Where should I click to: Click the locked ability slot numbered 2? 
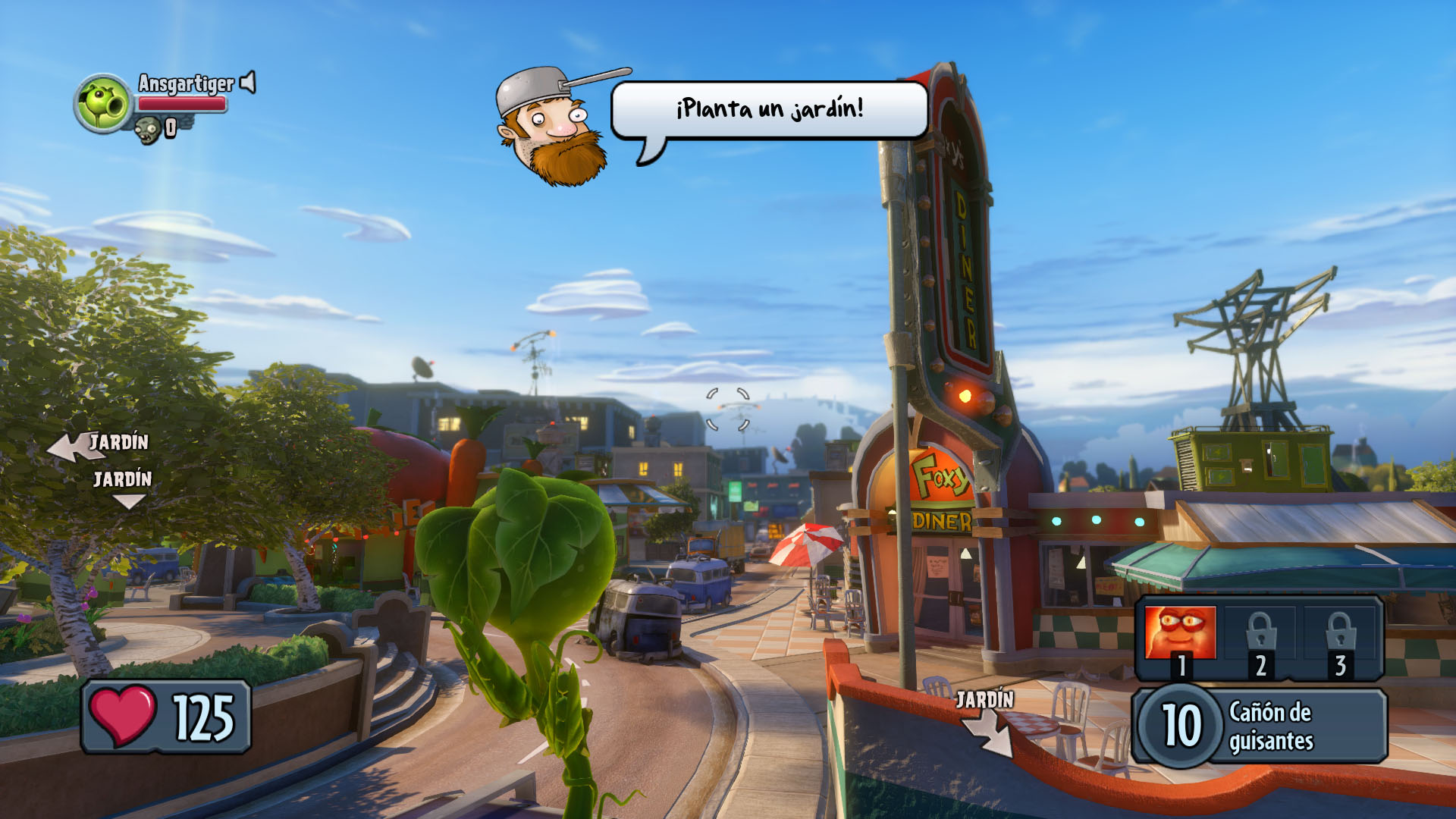point(1260,639)
